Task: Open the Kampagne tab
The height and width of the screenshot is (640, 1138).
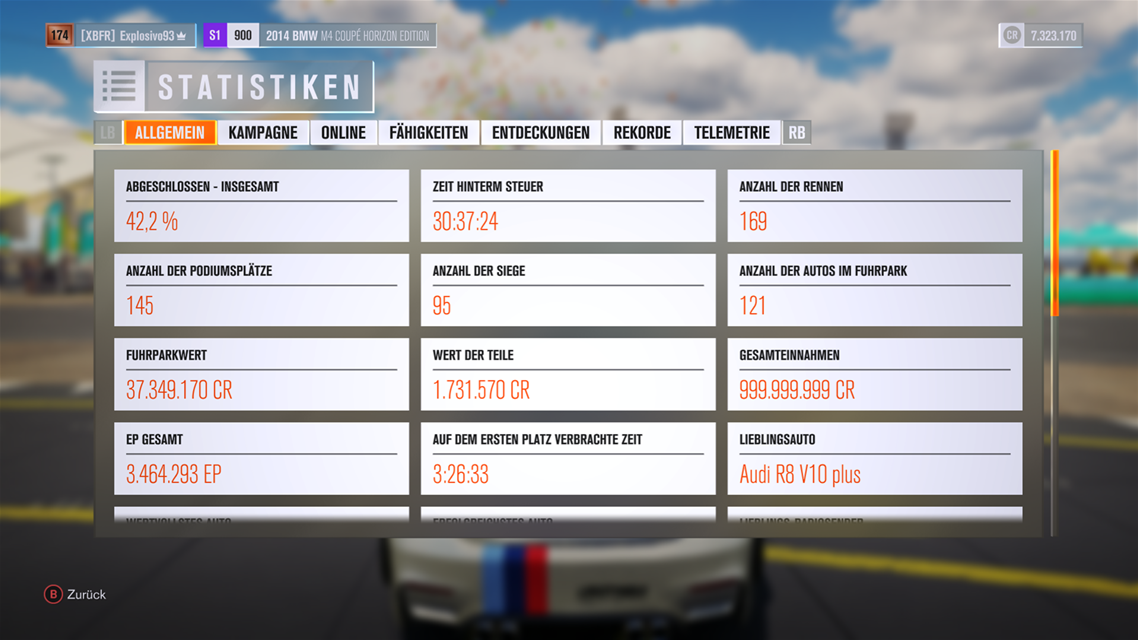Action: pyautogui.click(x=263, y=133)
